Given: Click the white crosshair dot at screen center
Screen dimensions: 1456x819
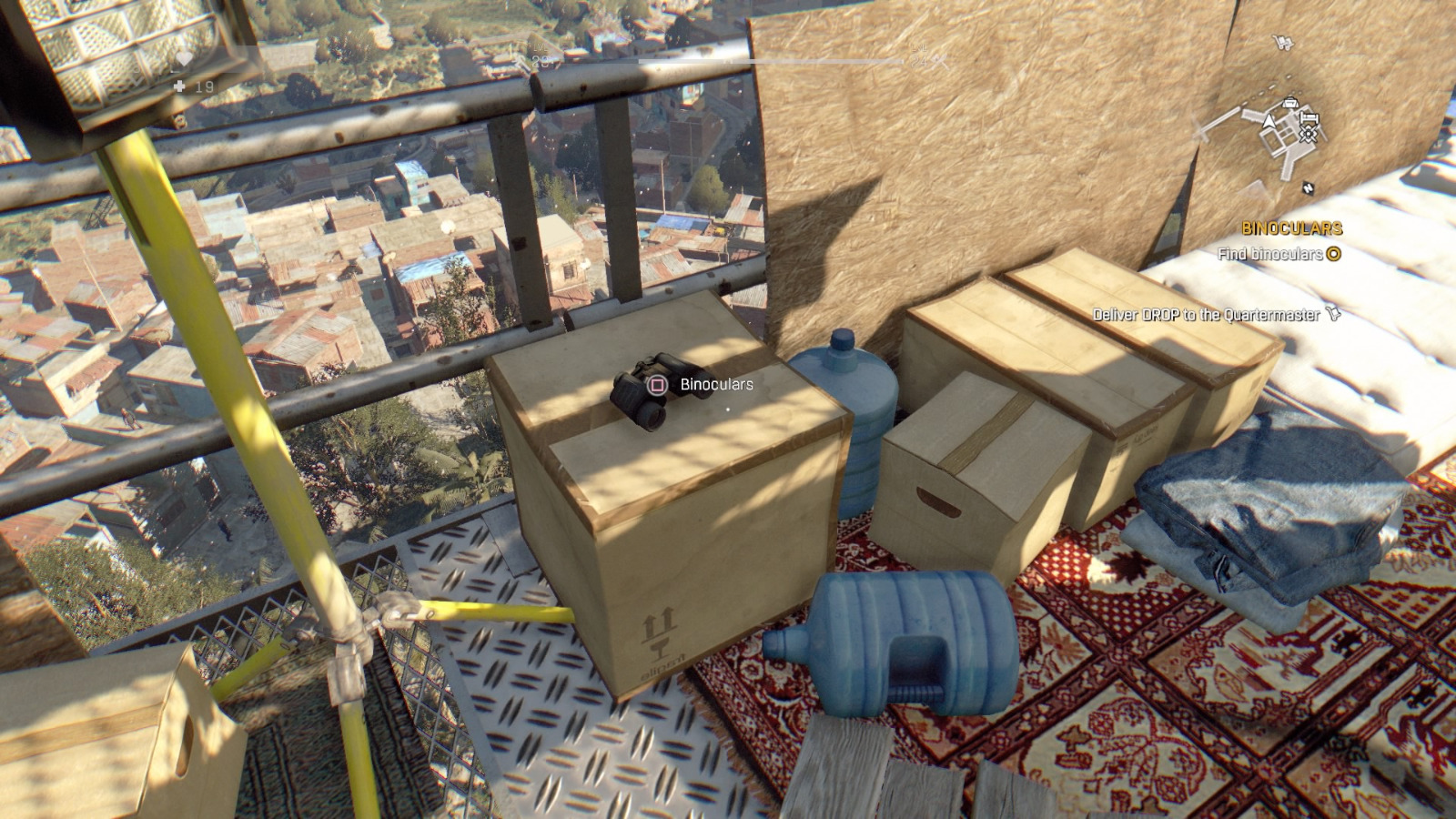Looking at the screenshot, I should click(x=728, y=410).
